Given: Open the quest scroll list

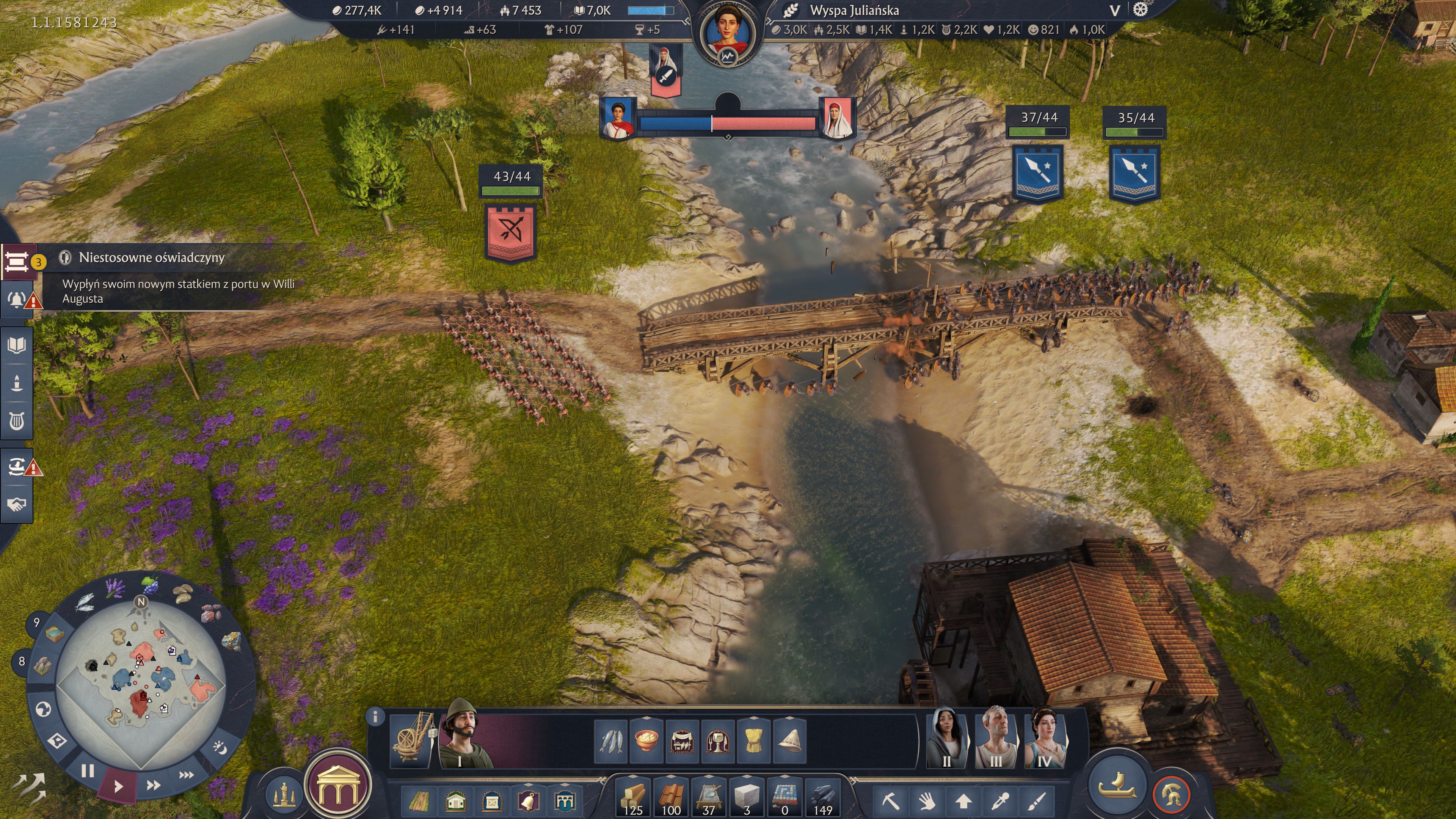Looking at the screenshot, I should [x=17, y=262].
